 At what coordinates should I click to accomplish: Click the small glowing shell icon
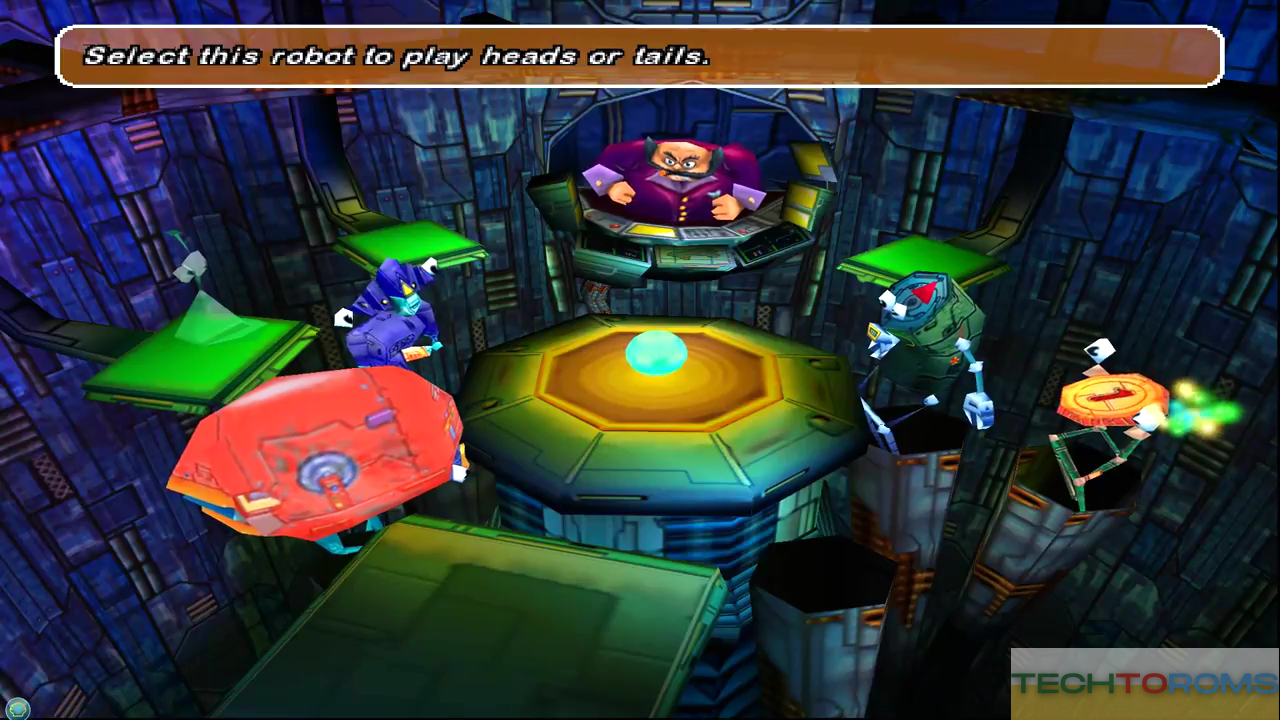click(17, 708)
